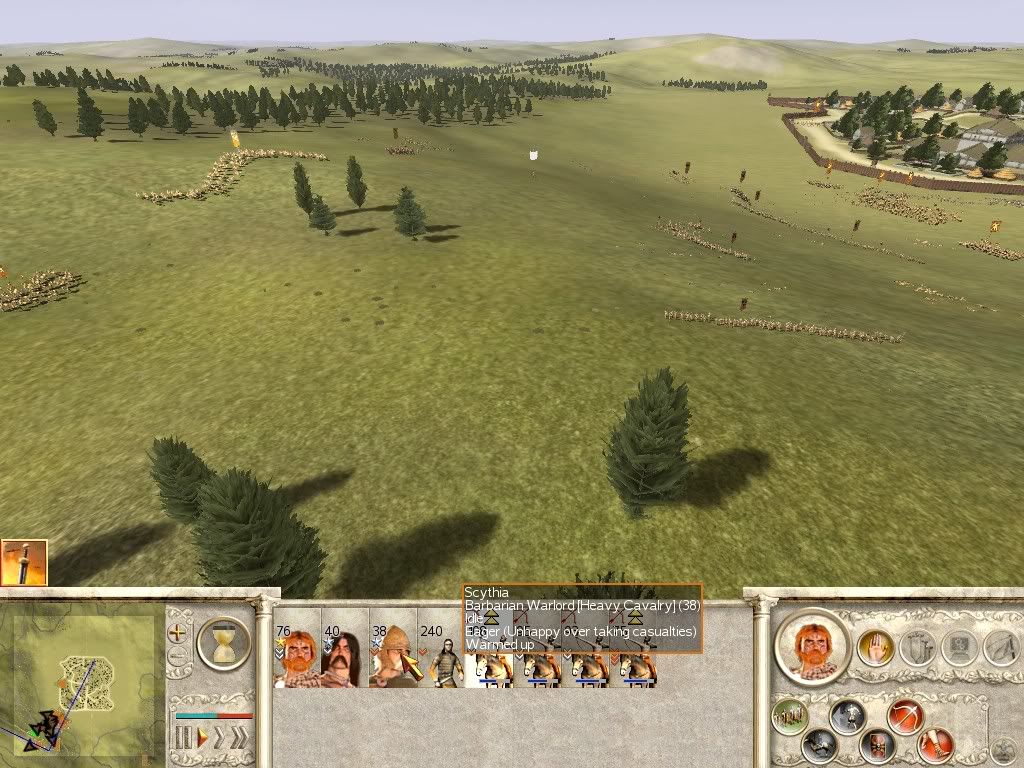1024x768 pixels.
Task: Select the rightmost horse archer unit card
Action: coord(637,665)
